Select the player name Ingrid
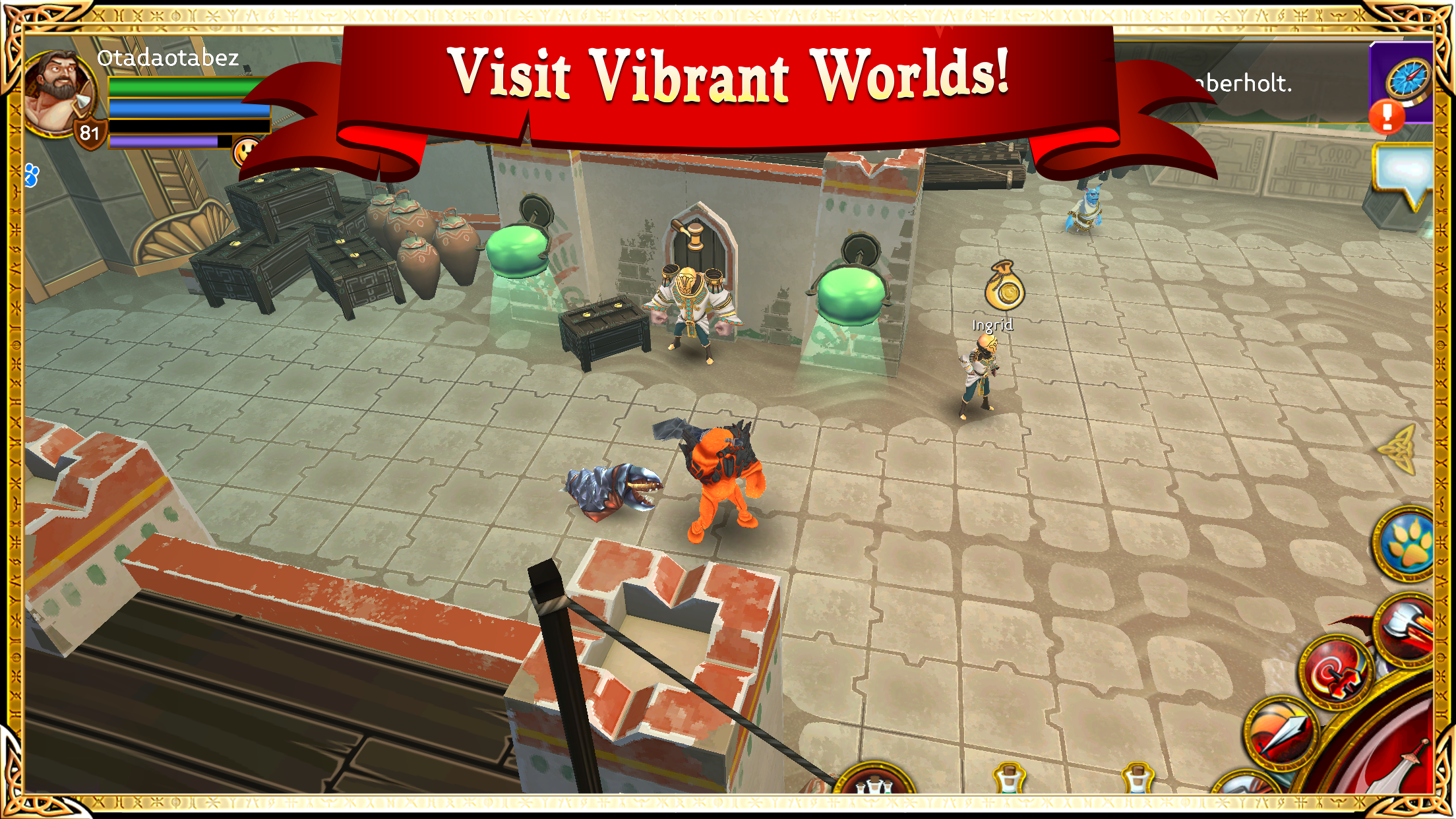Screen dimensions: 1456x819 pos(992,326)
